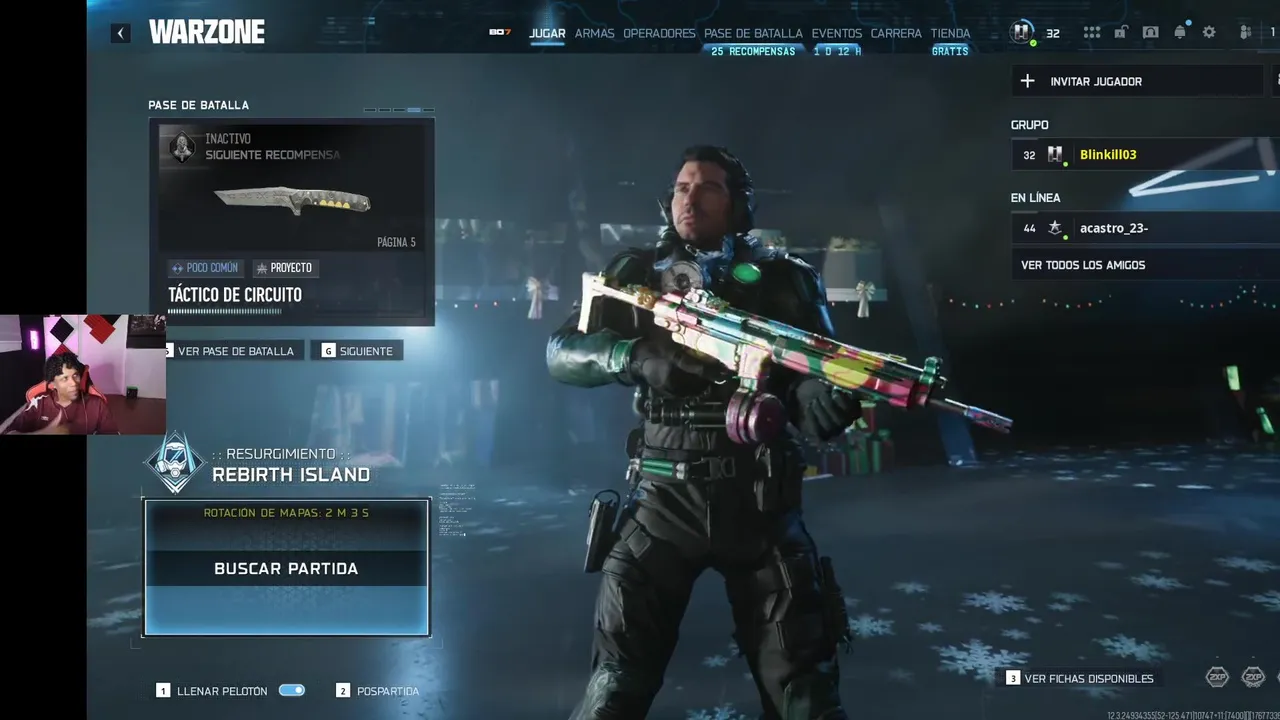The height and width of the screenshot is (720, 1280).
Task: Switch to the Eventos tab
Action: click(x=836, y=33)
